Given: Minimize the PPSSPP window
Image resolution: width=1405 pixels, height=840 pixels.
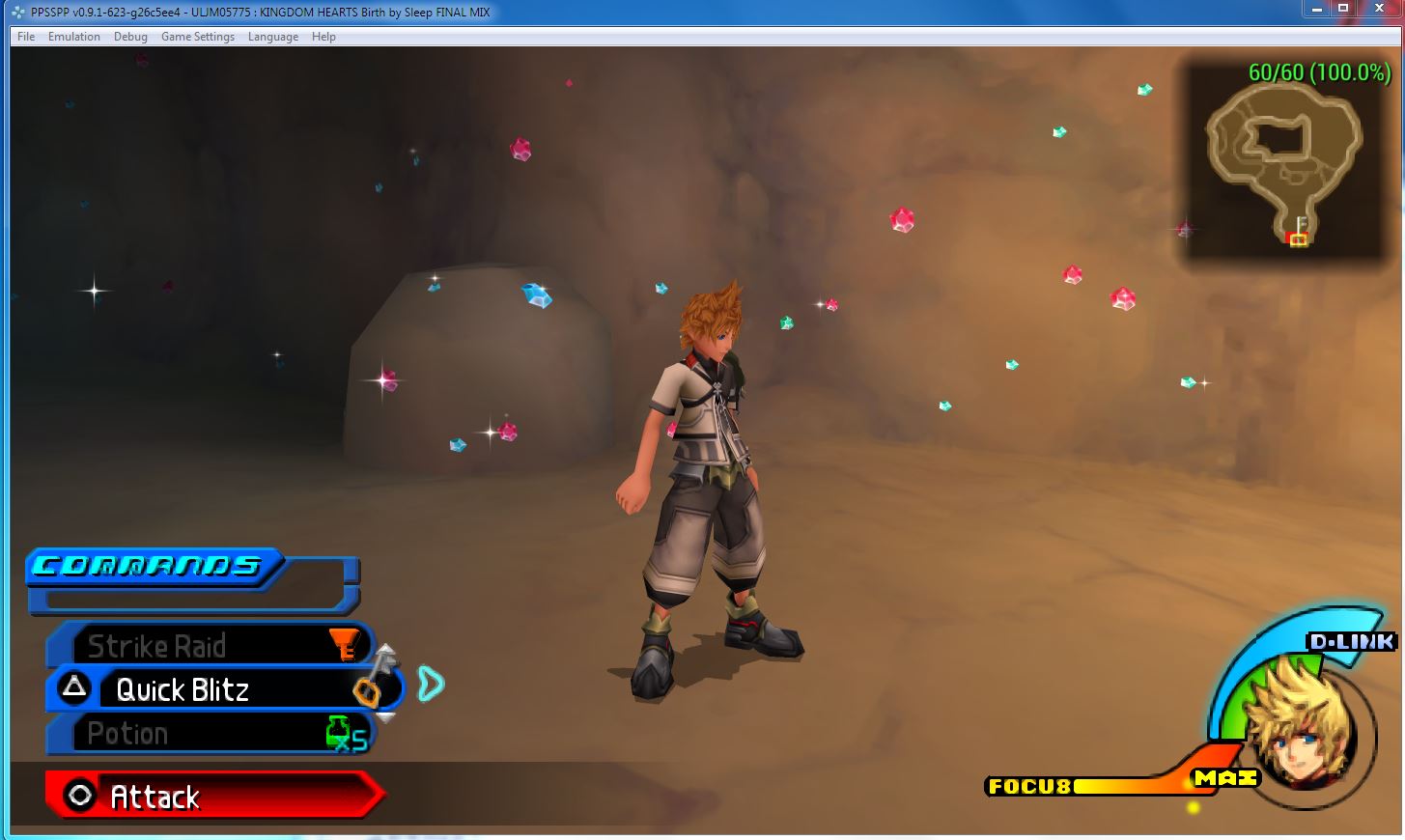Looking at the screenshot, I should [1315, 9].
